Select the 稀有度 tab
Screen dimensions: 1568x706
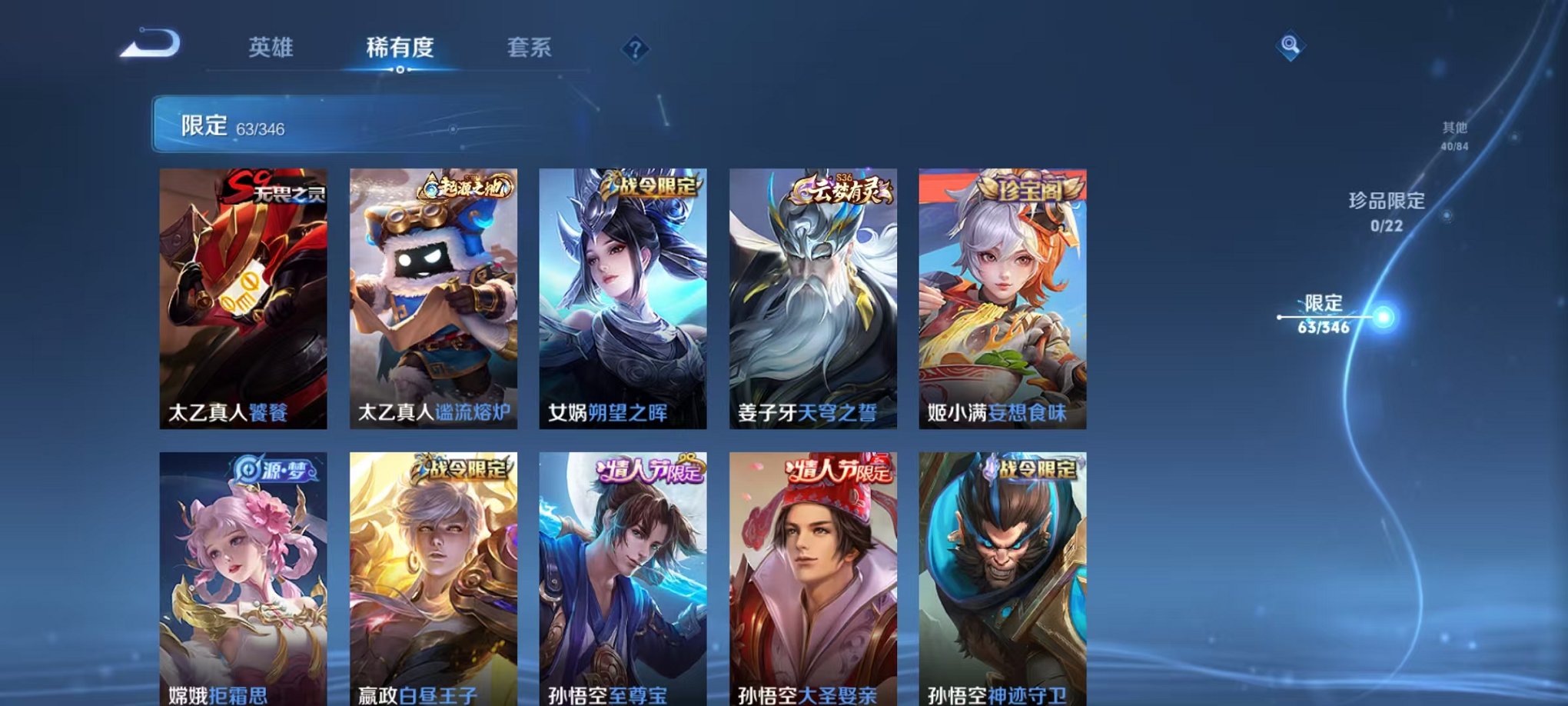pyautogui.click(x=400, y=48)
